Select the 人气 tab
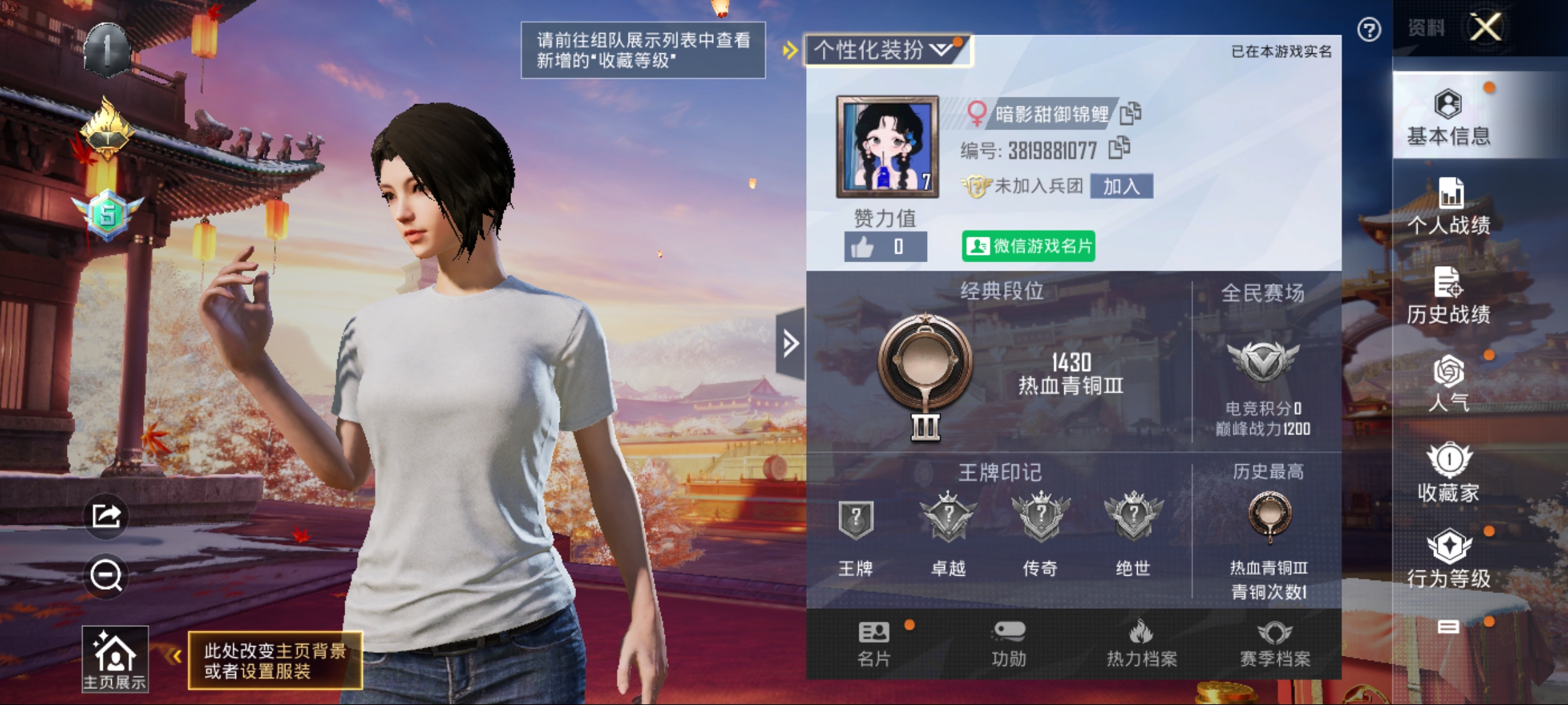The image size is (1568, 705). pos(1448,384)
